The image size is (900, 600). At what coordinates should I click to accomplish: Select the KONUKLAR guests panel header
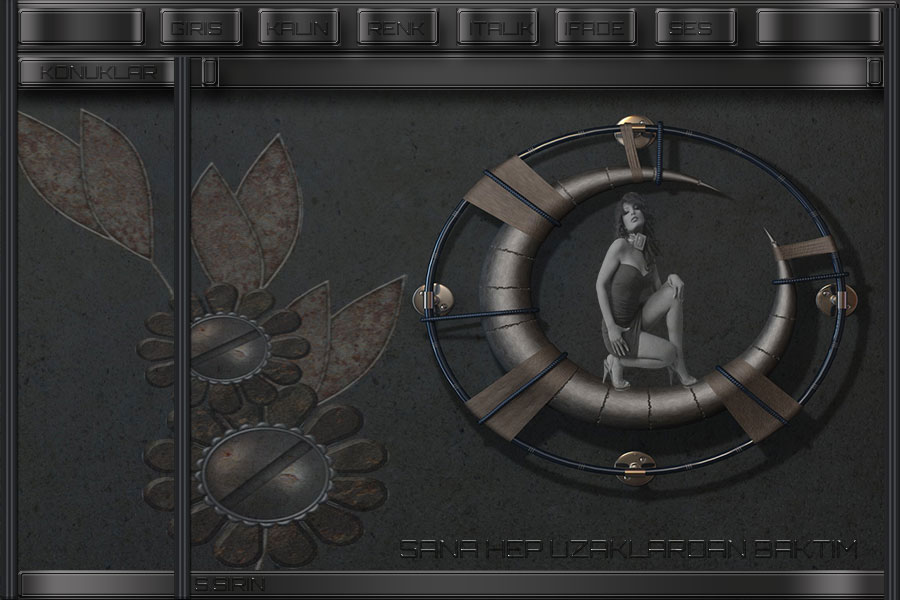[x=95, y=72]
